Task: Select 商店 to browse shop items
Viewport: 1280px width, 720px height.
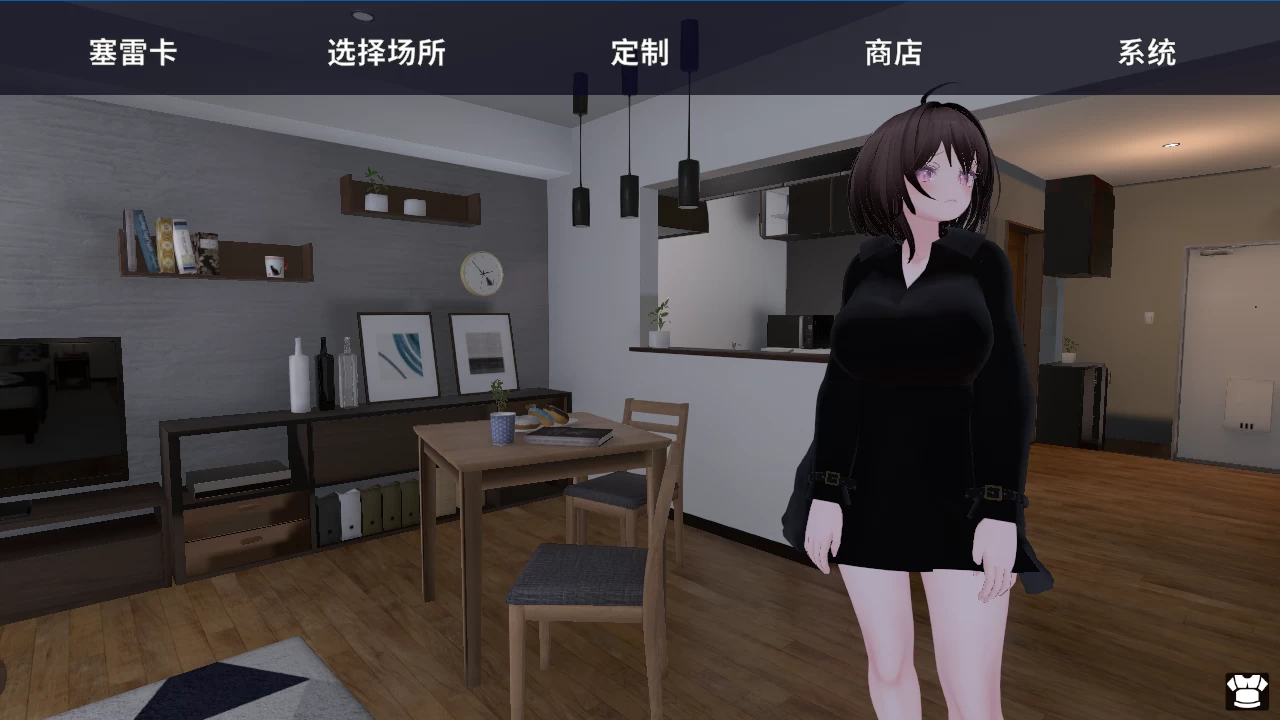Action: (x=895, y=55)
